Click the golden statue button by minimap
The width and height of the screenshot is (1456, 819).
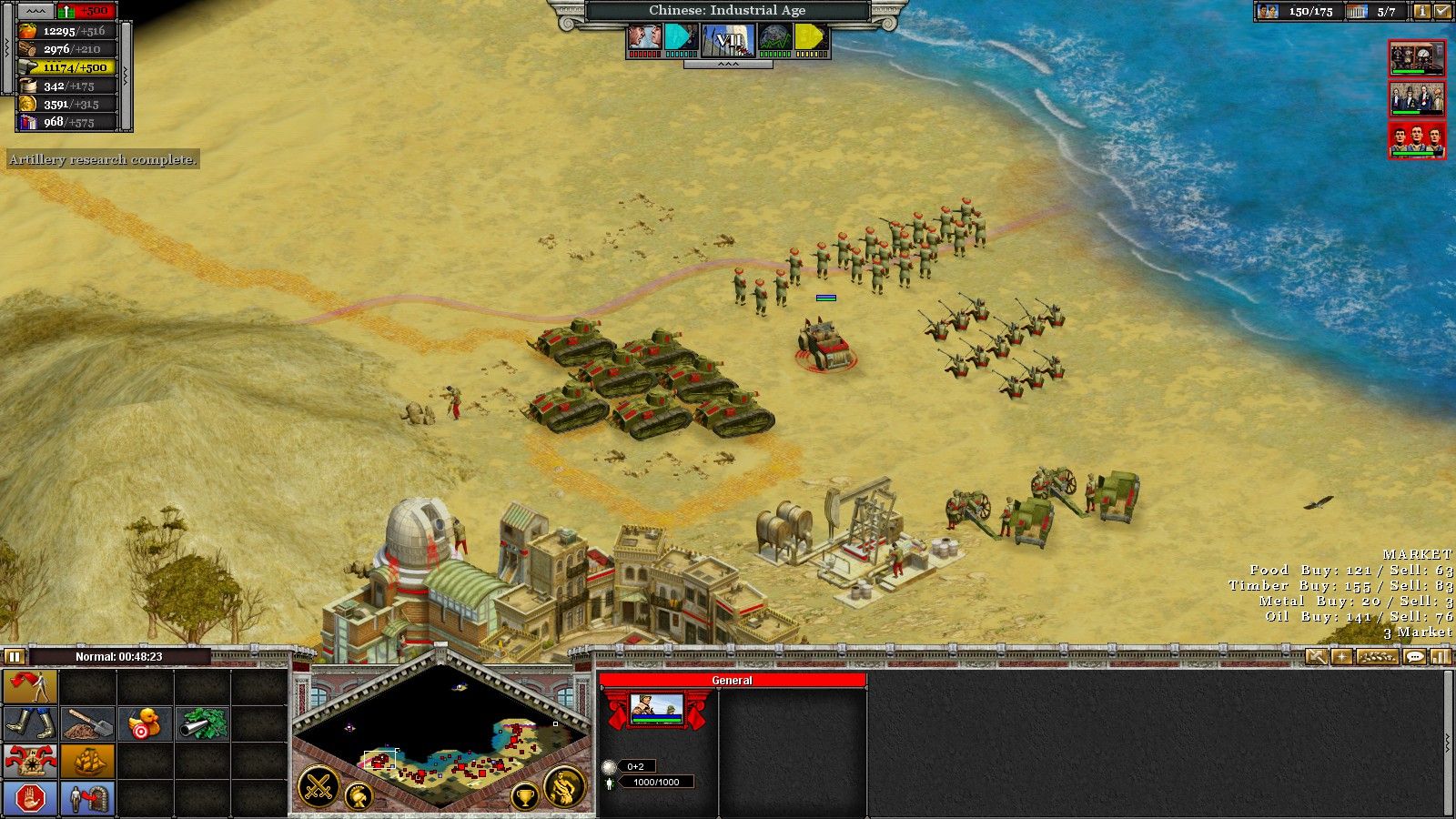[x=564, y=787]
